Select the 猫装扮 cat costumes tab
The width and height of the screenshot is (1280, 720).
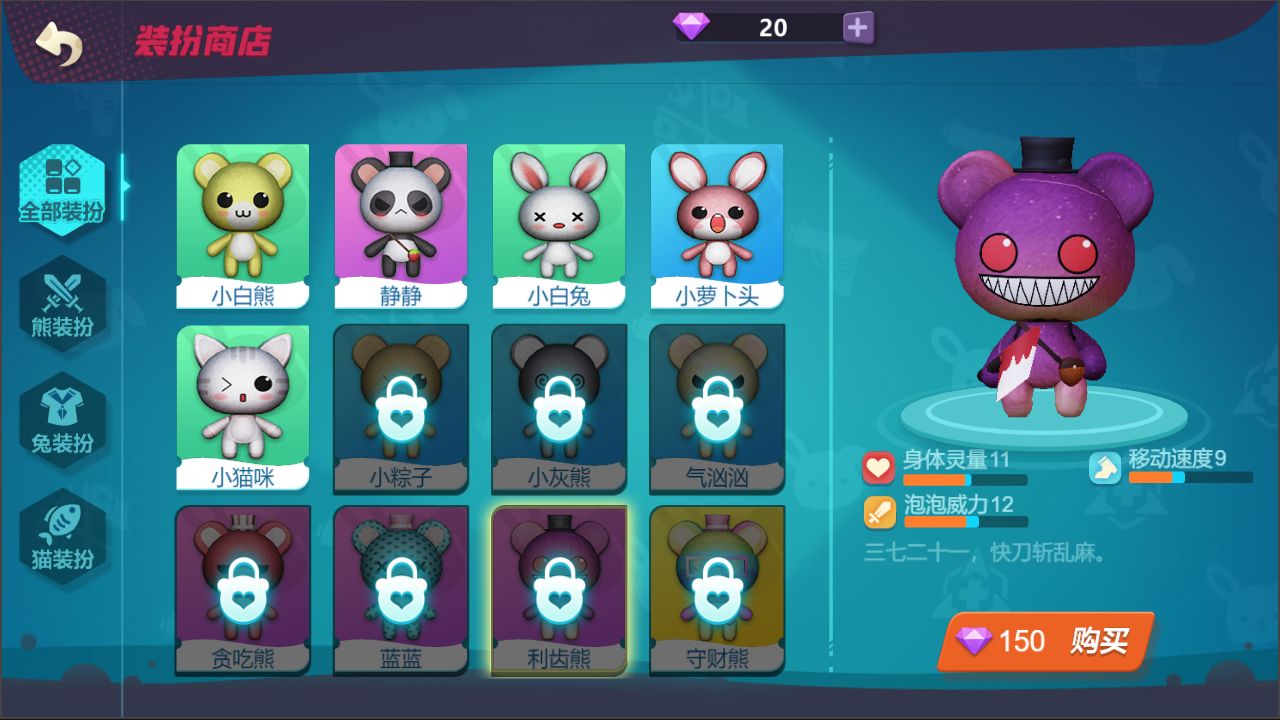pyautogui.click(x=62, y=536)
